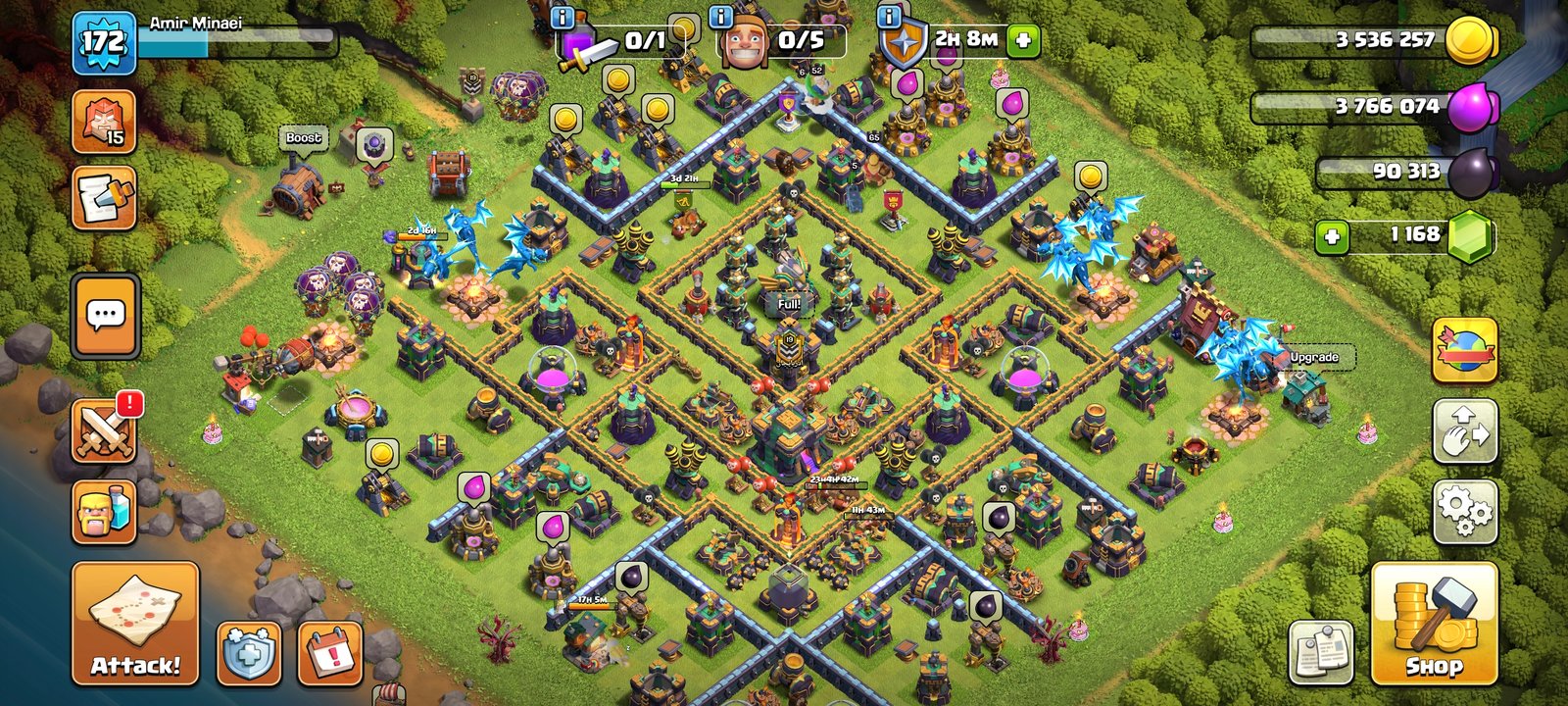Show builder info for 0/5
Image resolution: width=1568 pixels, height=706 pixels.
[x=721, y=17]
